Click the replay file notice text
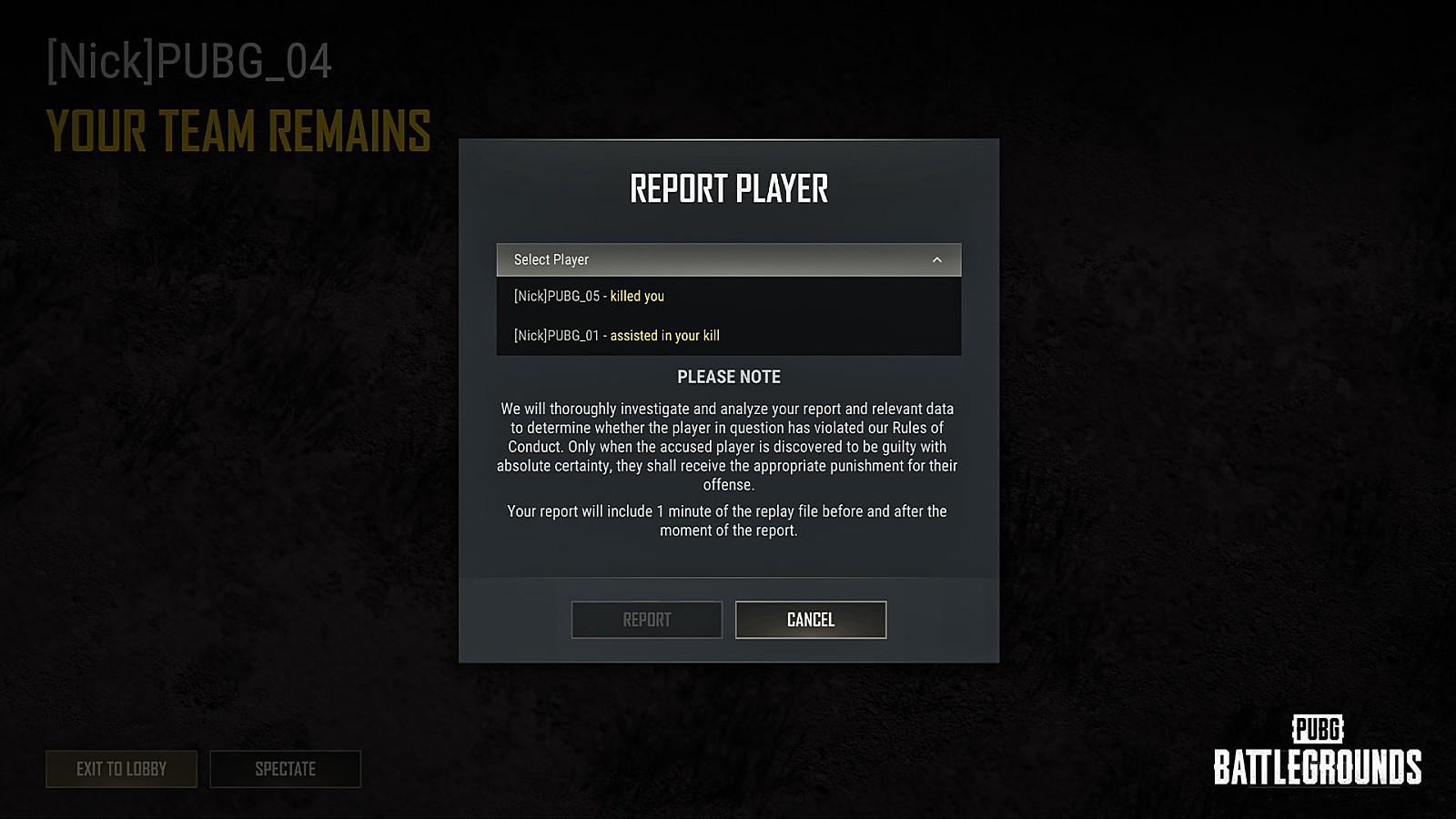This screenshot has width=1456, height=819. tap(726, 520)
